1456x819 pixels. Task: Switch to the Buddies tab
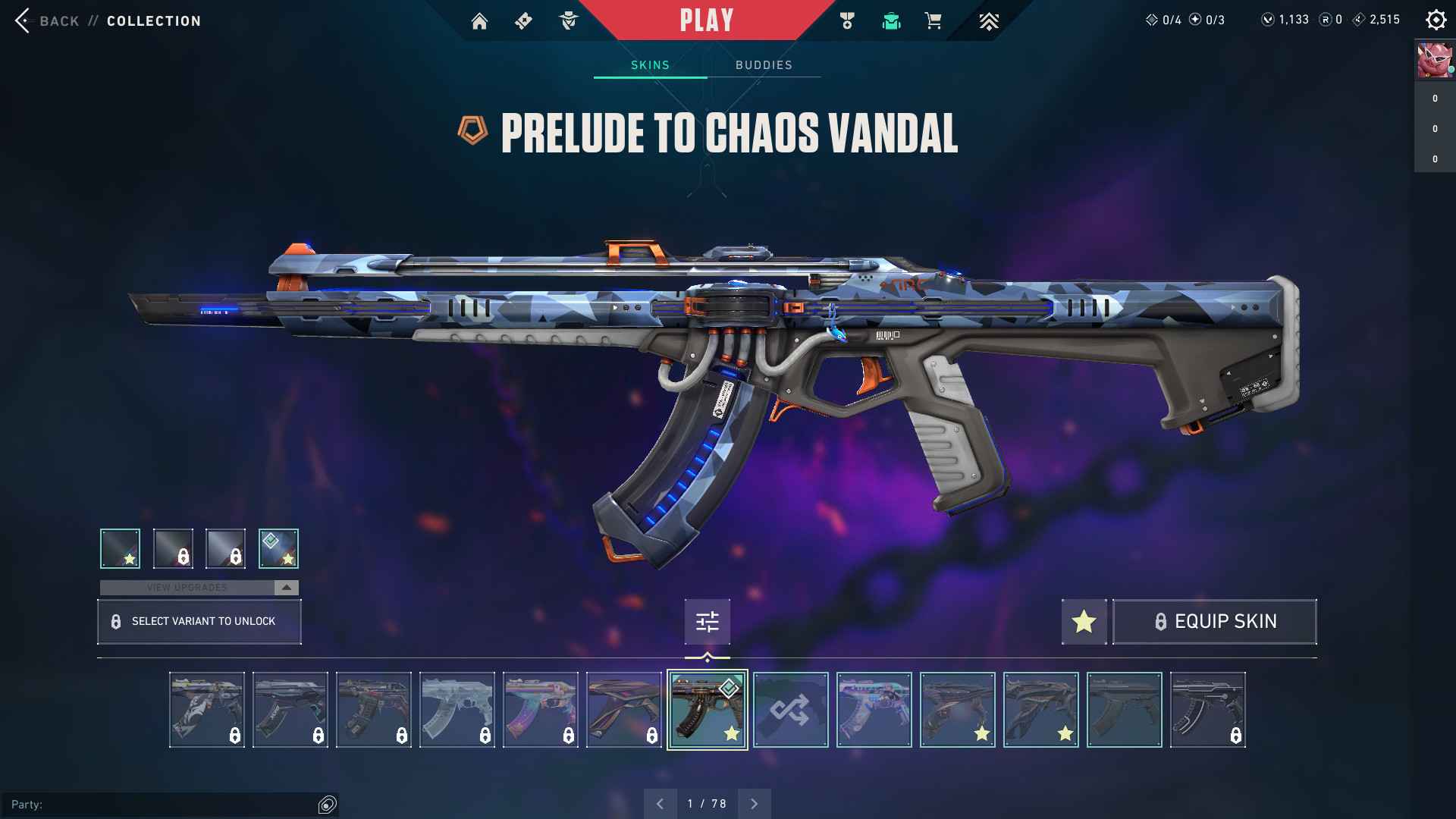click(764, 65)
